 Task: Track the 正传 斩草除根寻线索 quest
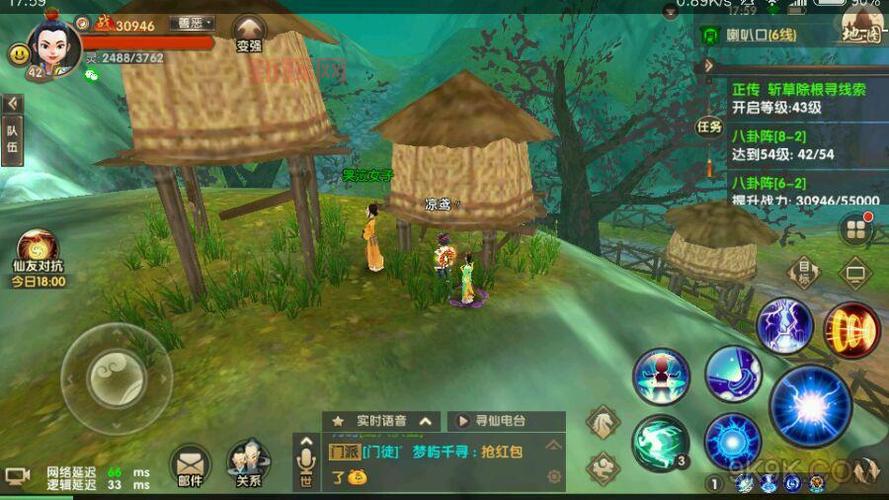point(799,98)
